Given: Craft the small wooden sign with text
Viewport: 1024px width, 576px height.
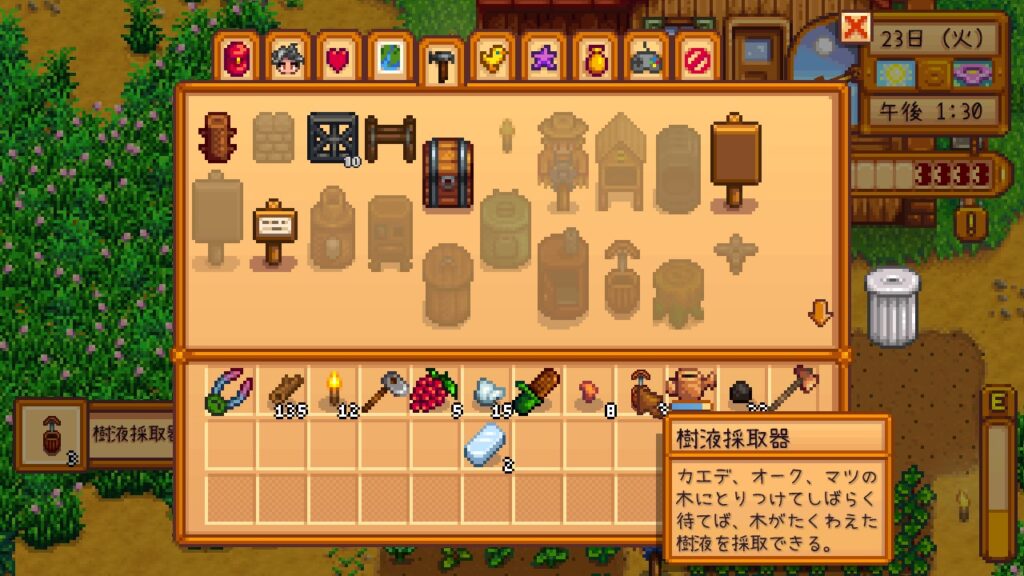Looking at the screenshot, I should pos(274,231).
